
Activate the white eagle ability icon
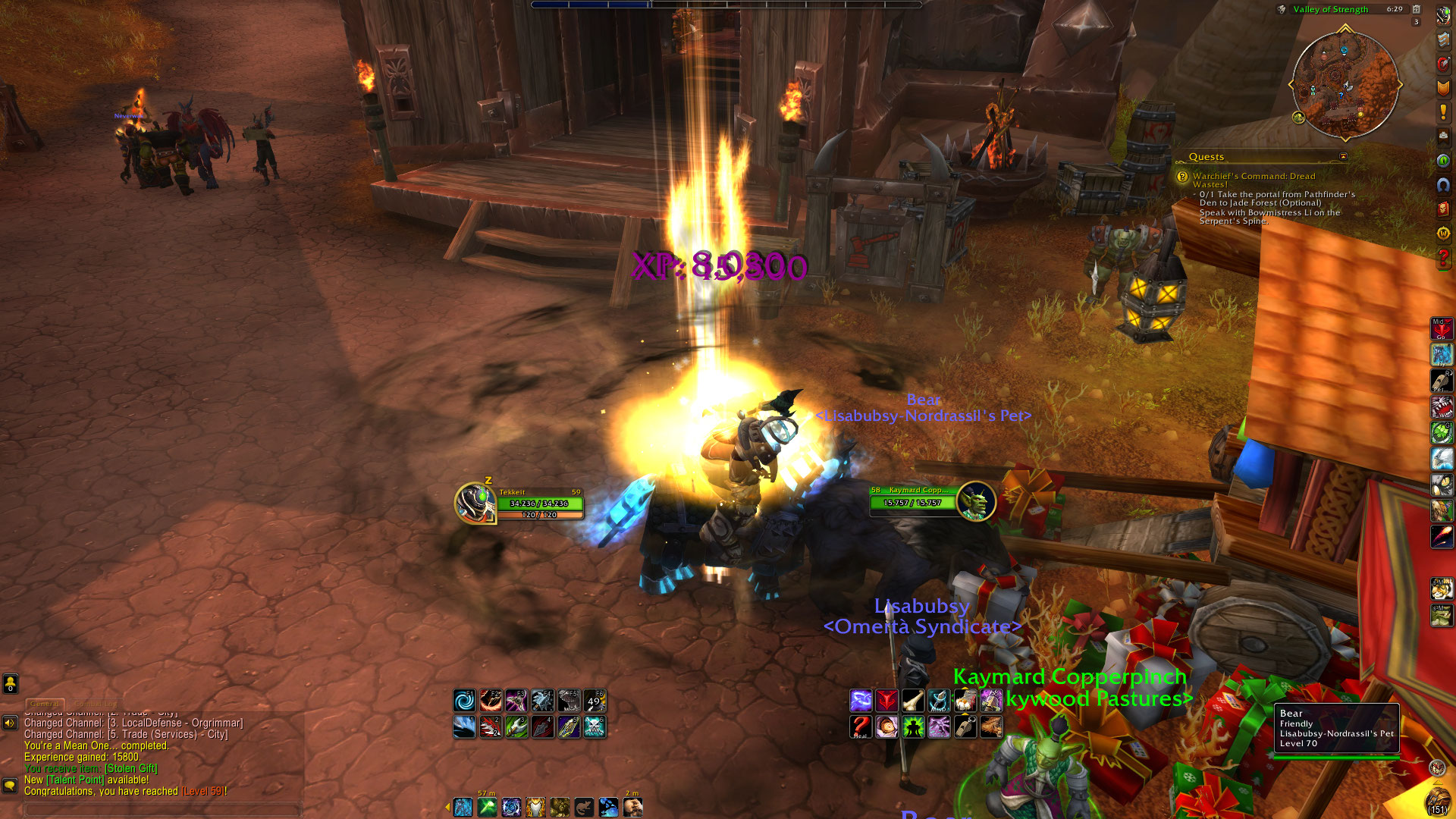tap(1442, 458)
